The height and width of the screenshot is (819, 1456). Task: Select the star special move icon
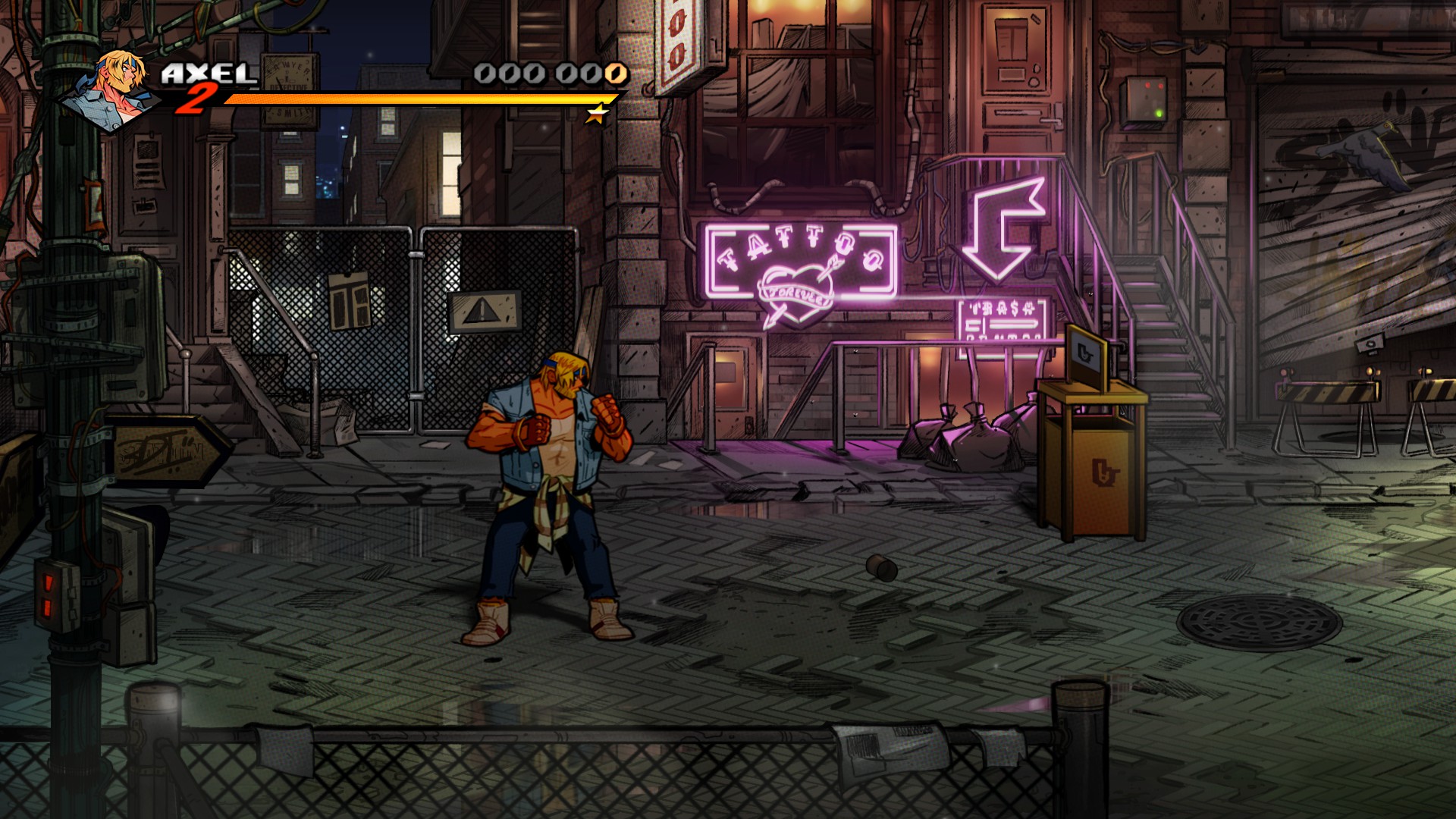(x=598, y=114)
